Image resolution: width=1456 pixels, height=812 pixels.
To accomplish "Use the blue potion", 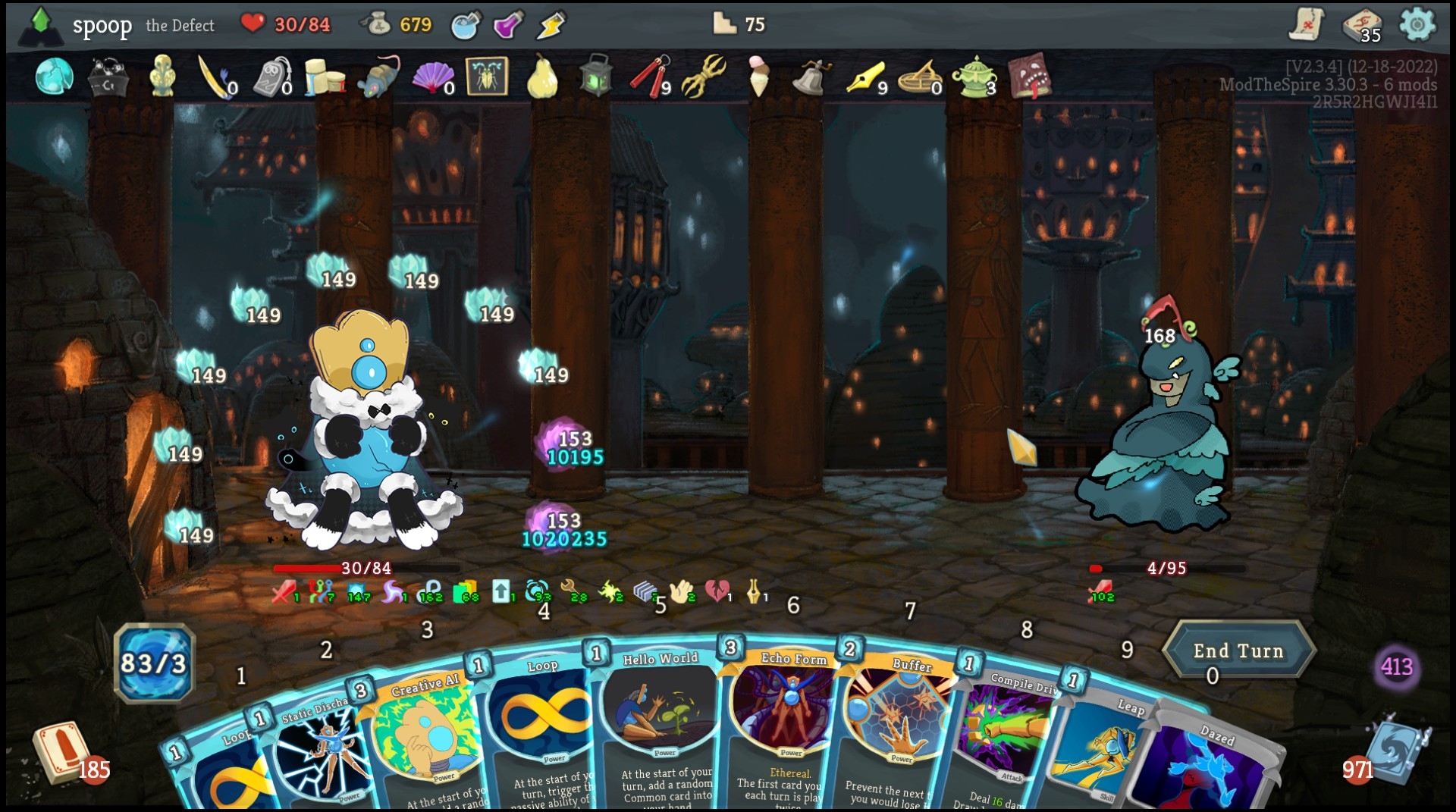I will click(465, 25).
